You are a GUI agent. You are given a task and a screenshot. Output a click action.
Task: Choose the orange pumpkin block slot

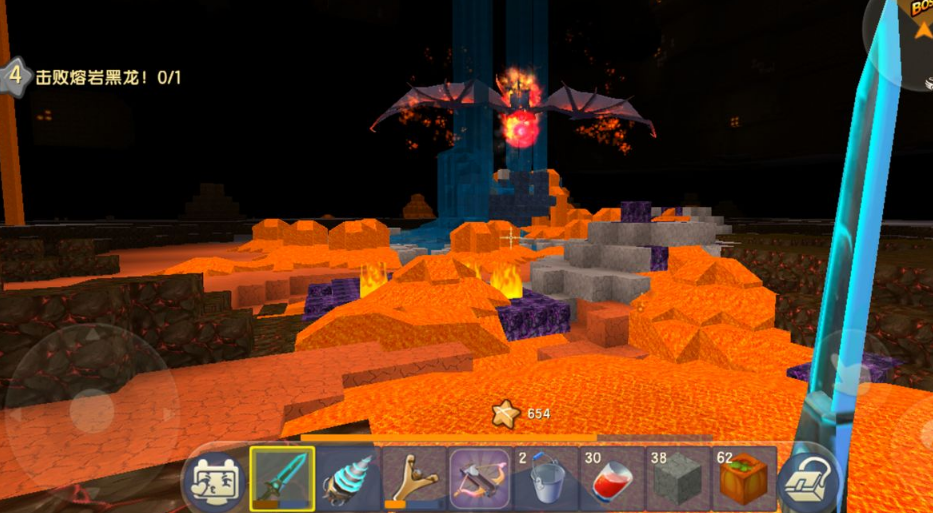tap(744, 478)
